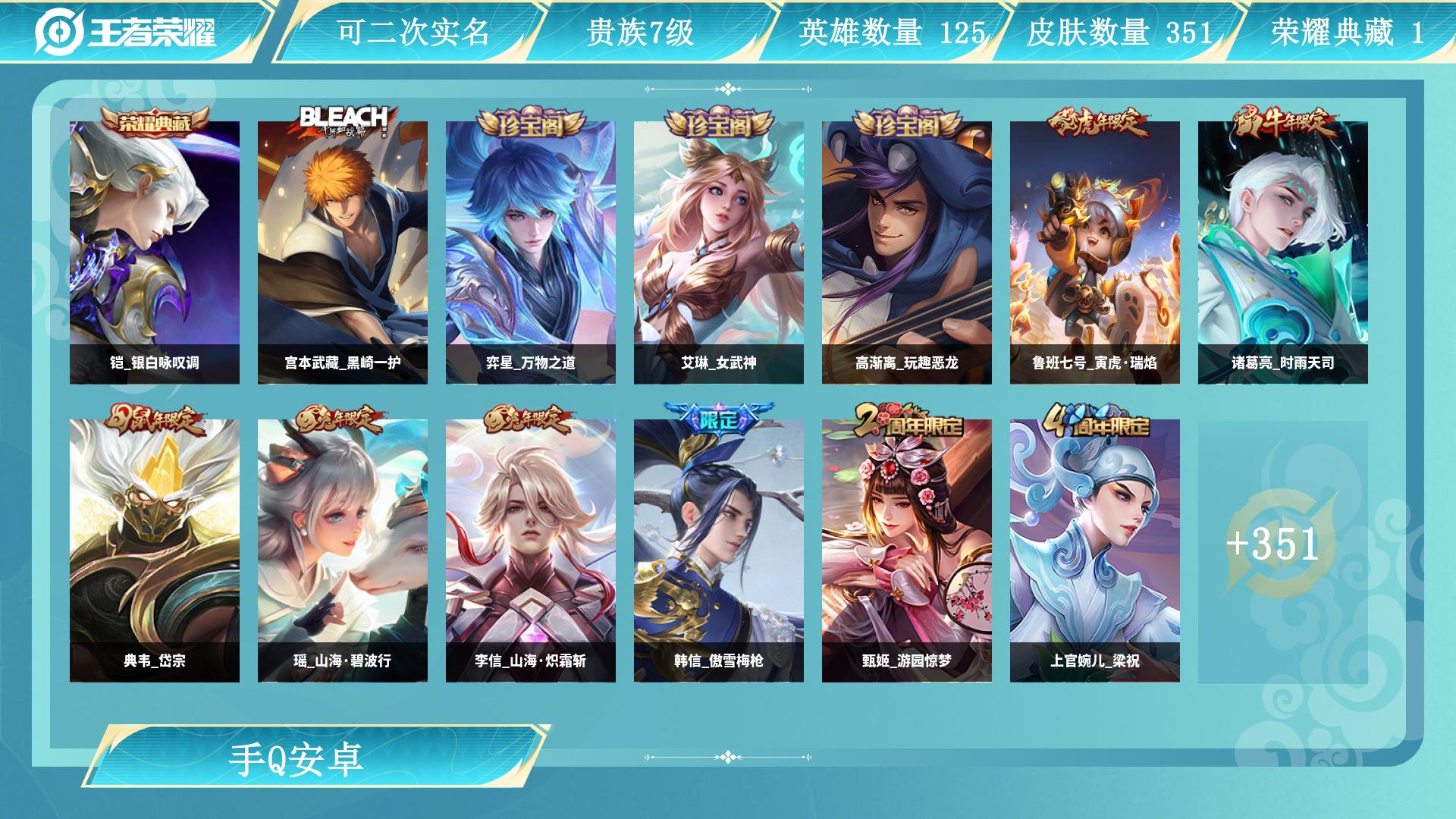Show more skins via the +351 tile
Viewport: 1456px width, 819px height.
1274,544
